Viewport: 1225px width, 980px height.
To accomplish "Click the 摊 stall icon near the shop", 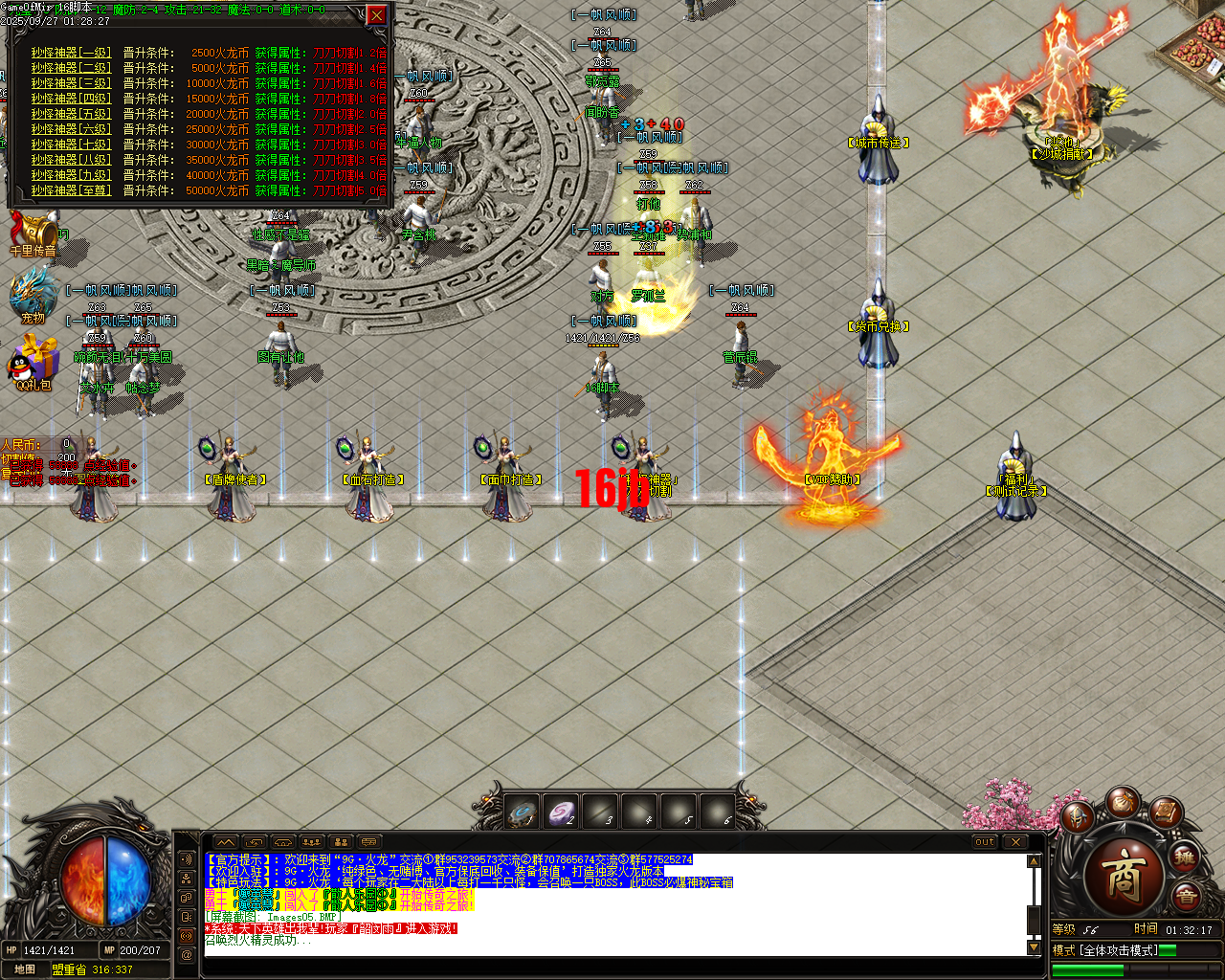I will click(1185, 857).
